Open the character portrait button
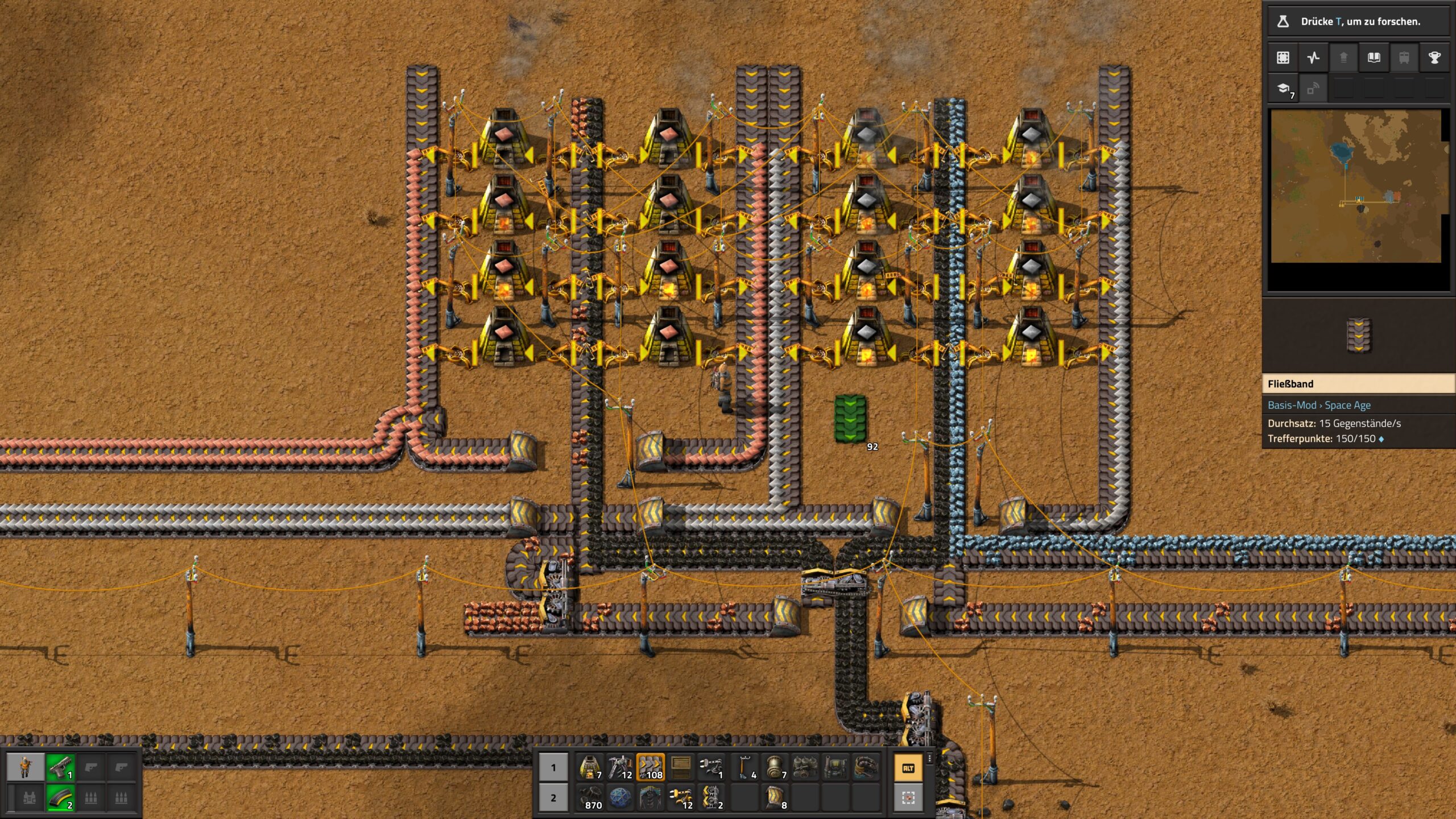Viewport: 1456px width, 819px height. click(x=26, y=767)
